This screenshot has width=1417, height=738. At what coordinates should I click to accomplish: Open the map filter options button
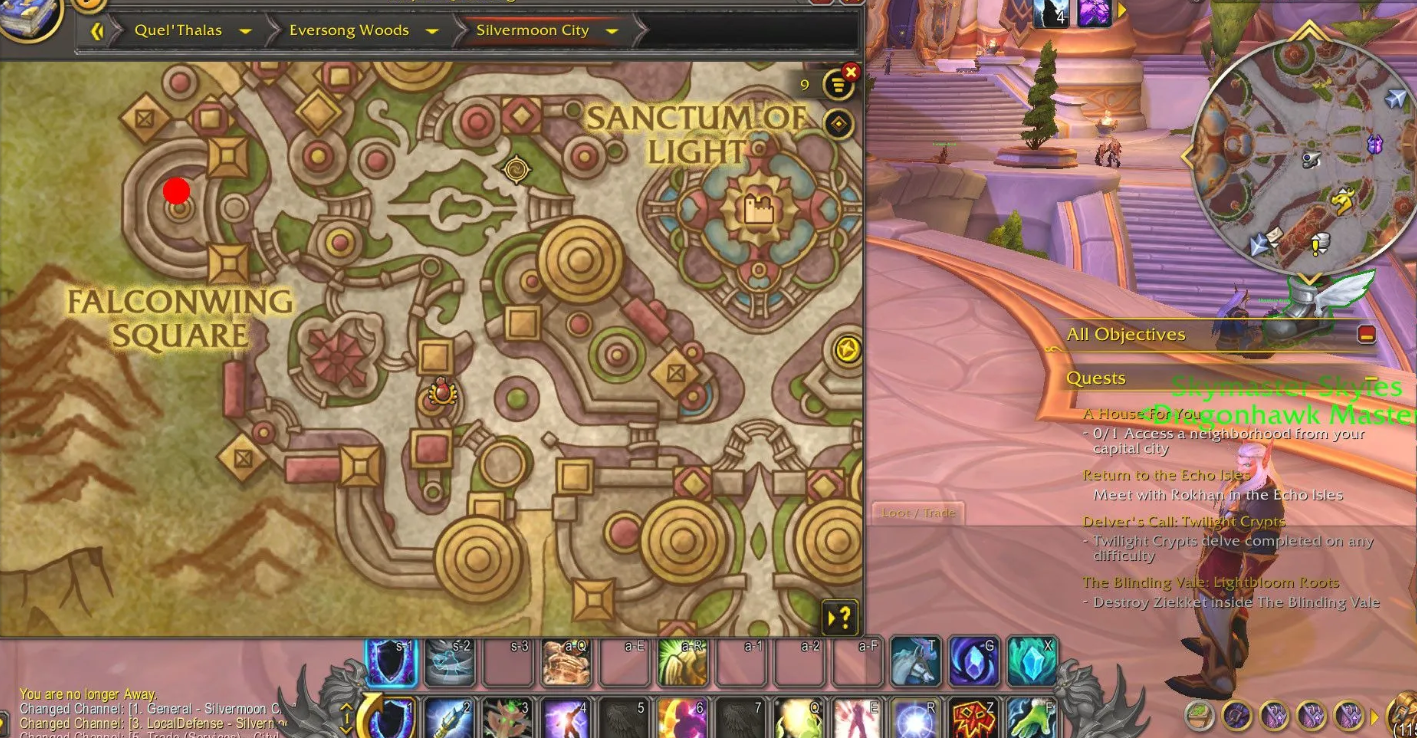pyautogui.click(x=837, y=86)
